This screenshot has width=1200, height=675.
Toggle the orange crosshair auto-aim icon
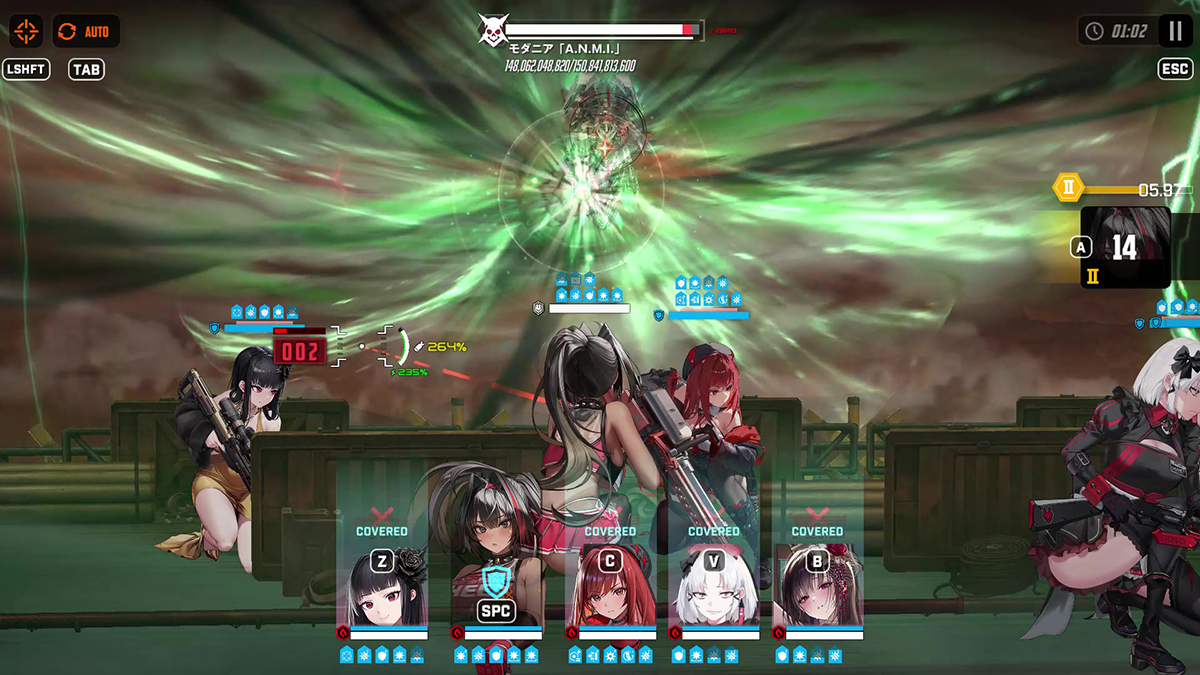coord(26,31)
